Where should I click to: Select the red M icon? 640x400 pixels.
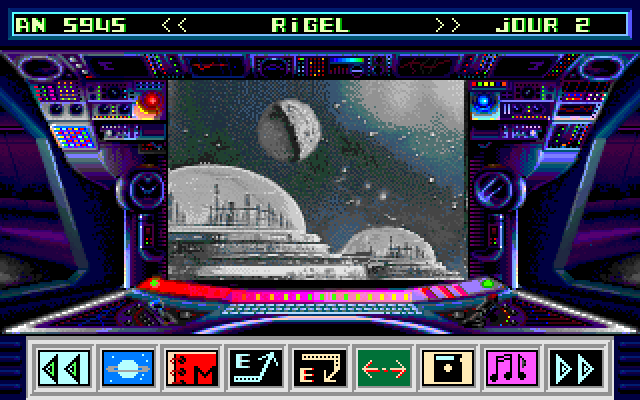point(192,368)
